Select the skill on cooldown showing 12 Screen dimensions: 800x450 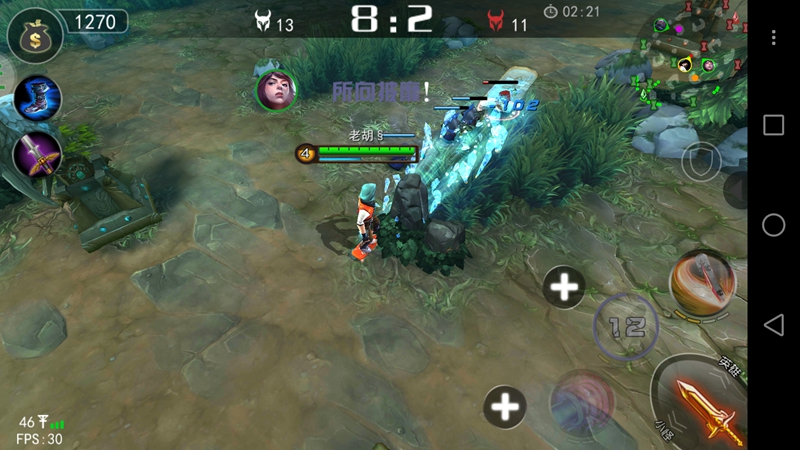[626, 326]
